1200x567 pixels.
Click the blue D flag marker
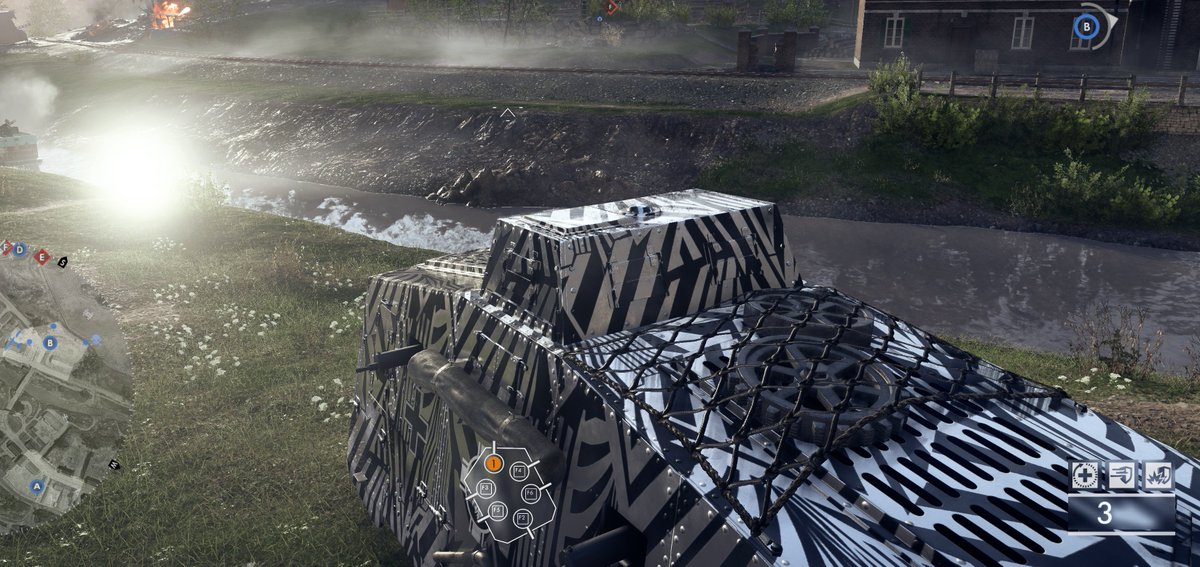pyautogui.click(x=20, y=250)
